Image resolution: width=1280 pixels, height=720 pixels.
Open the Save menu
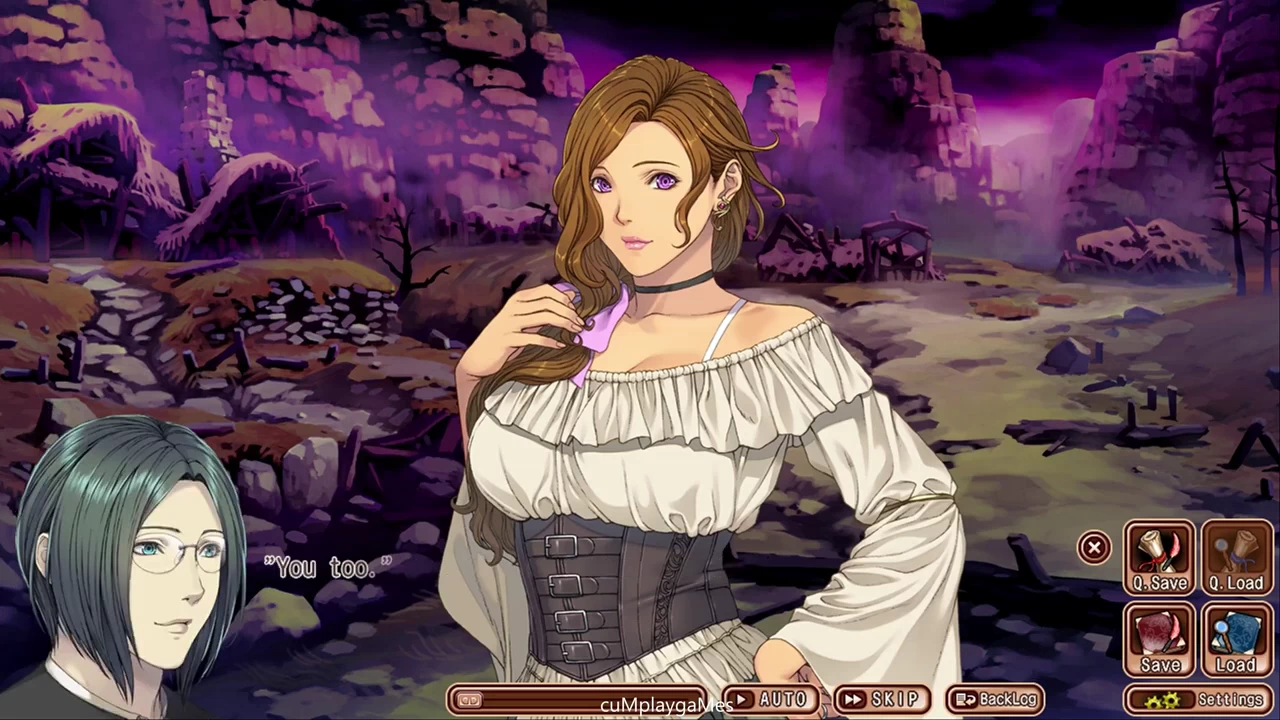point(1160,640)
